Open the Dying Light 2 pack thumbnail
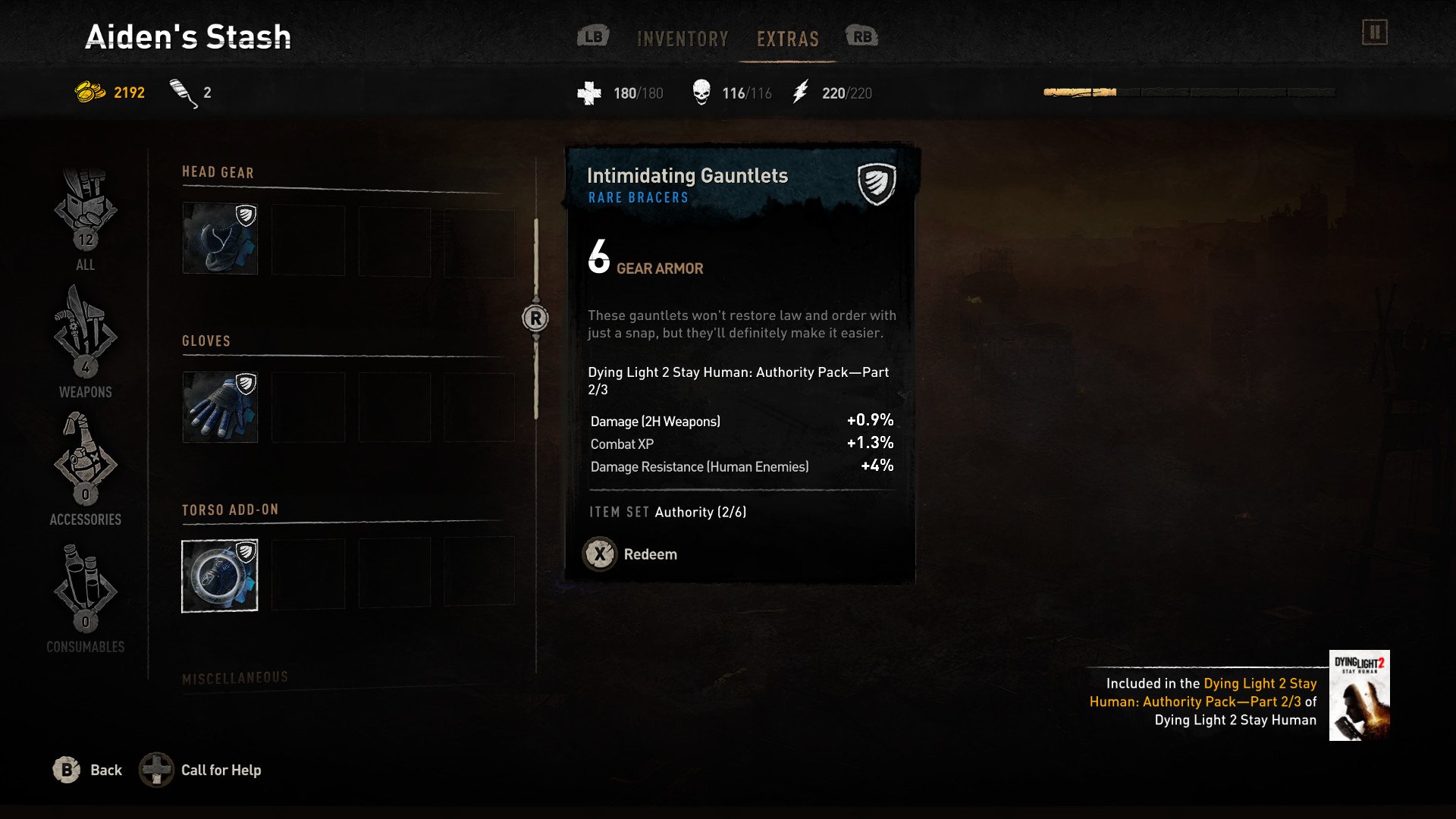The height and width of the screenshot is (819, 1456). (x=1359, y=695)
